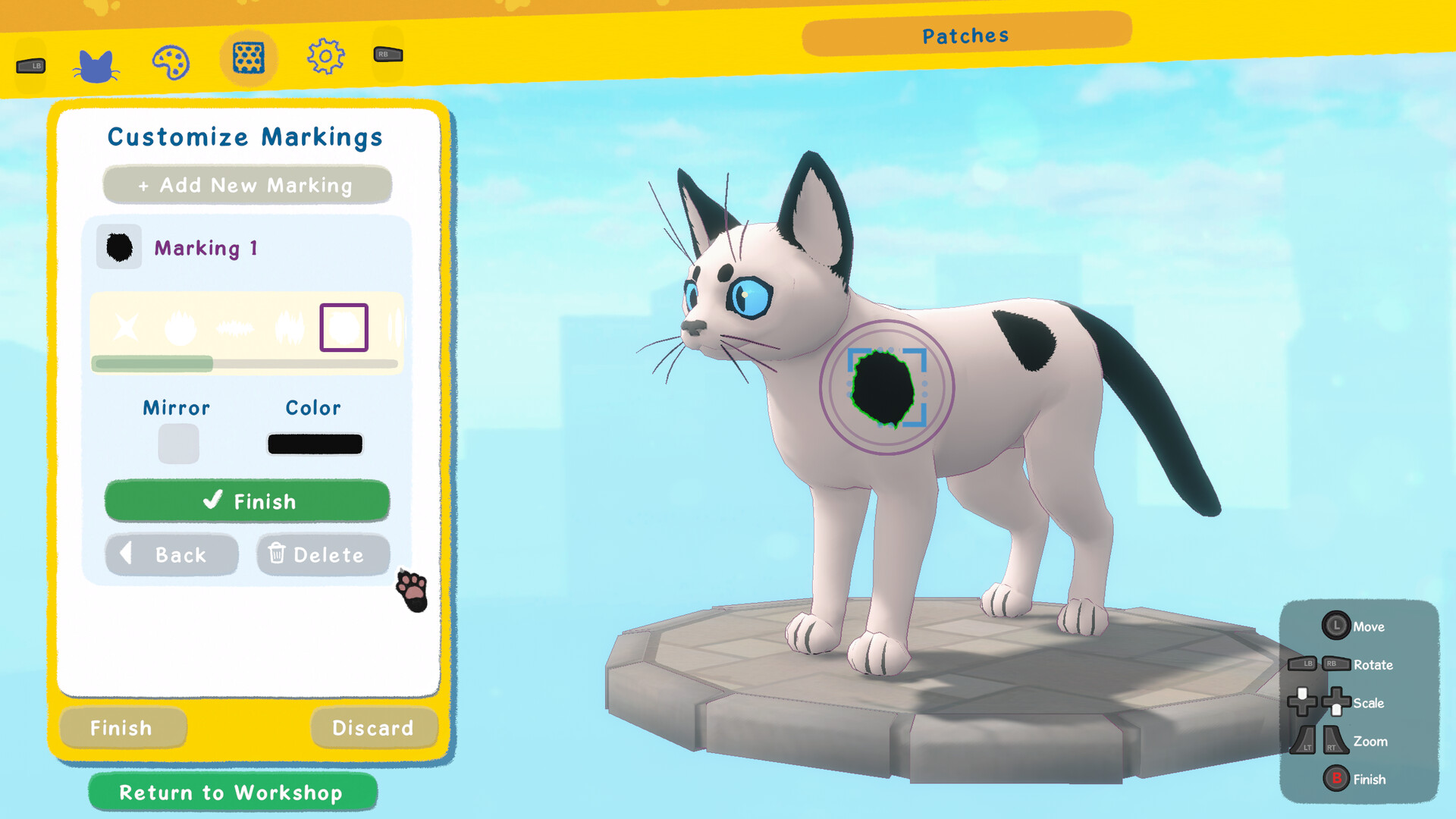Viewport: 1456px width, 819px height.
Task: Open the paint palette tab
Action: click(171, 62)
